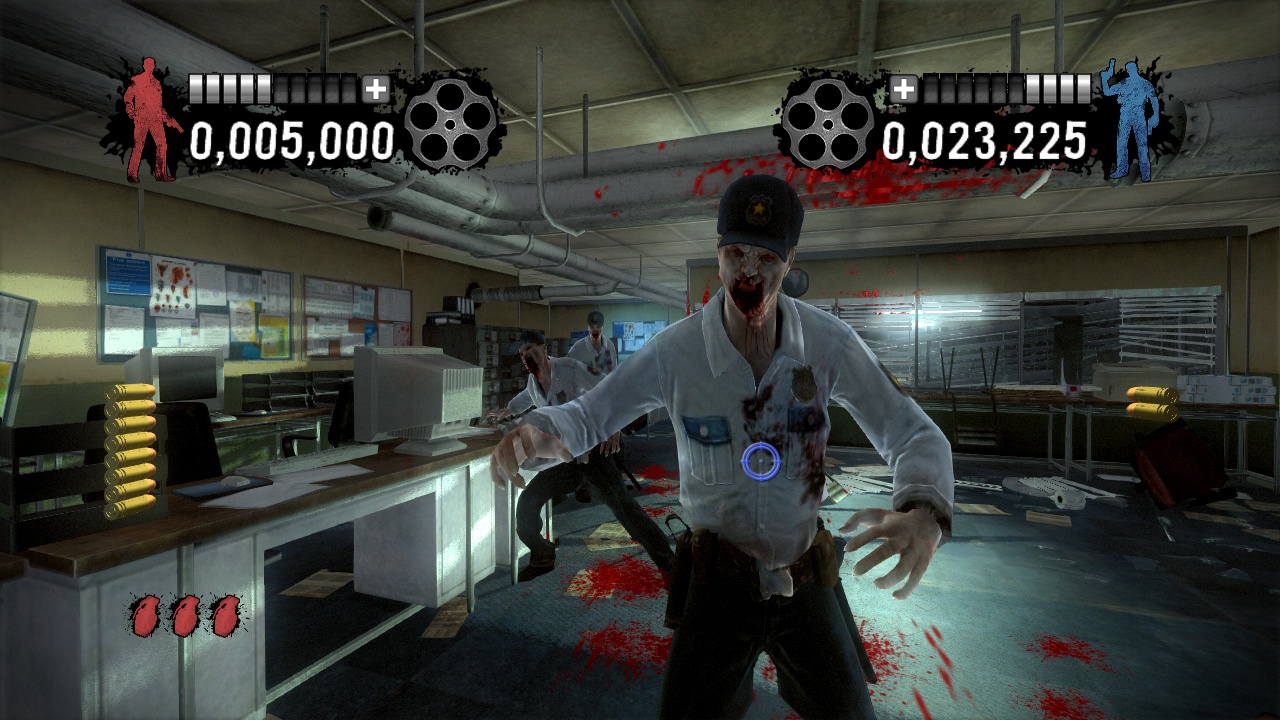Click the middle grenade heart icon

pos(183,615)
